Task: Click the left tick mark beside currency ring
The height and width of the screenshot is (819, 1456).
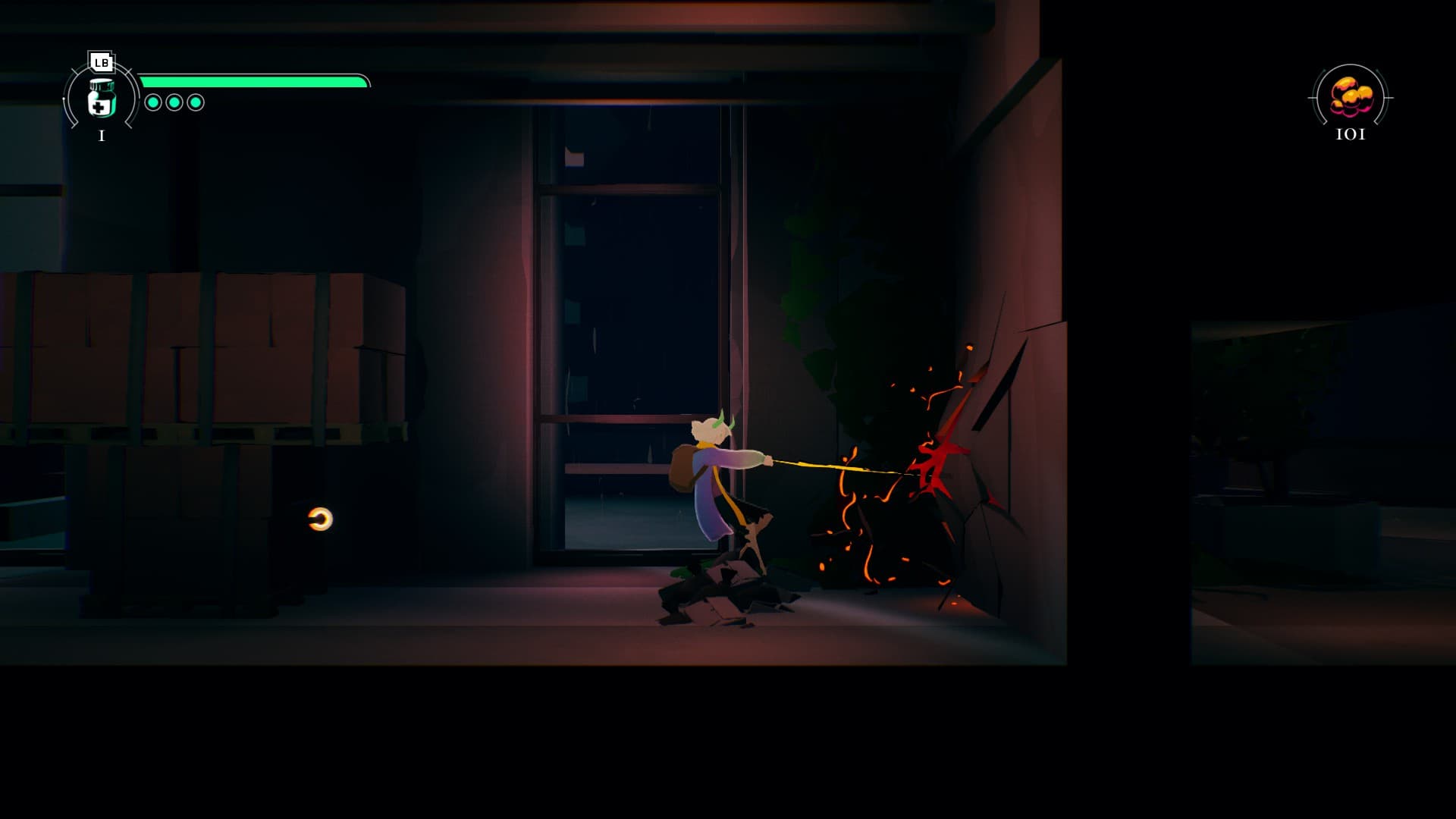Action: click(1313, 97)
